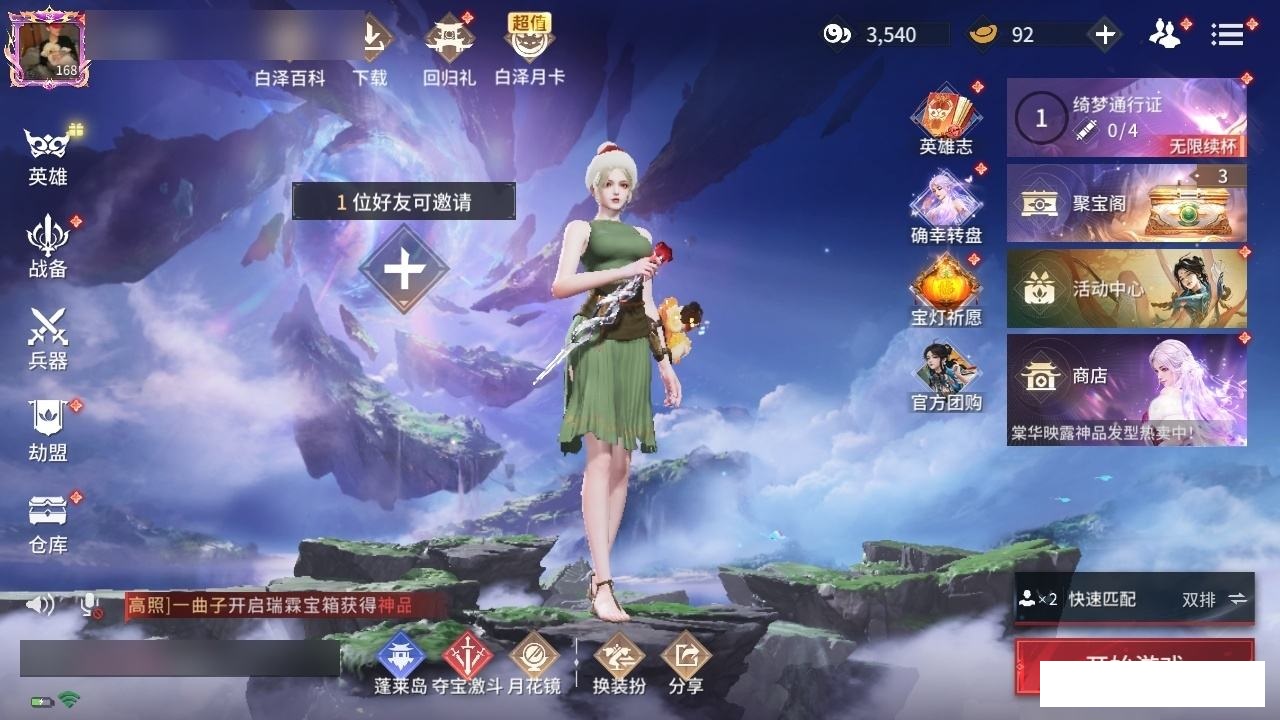Open the 商店 shop
This screenshot has width=1280, height=720.
click(x=1126, y=389)
